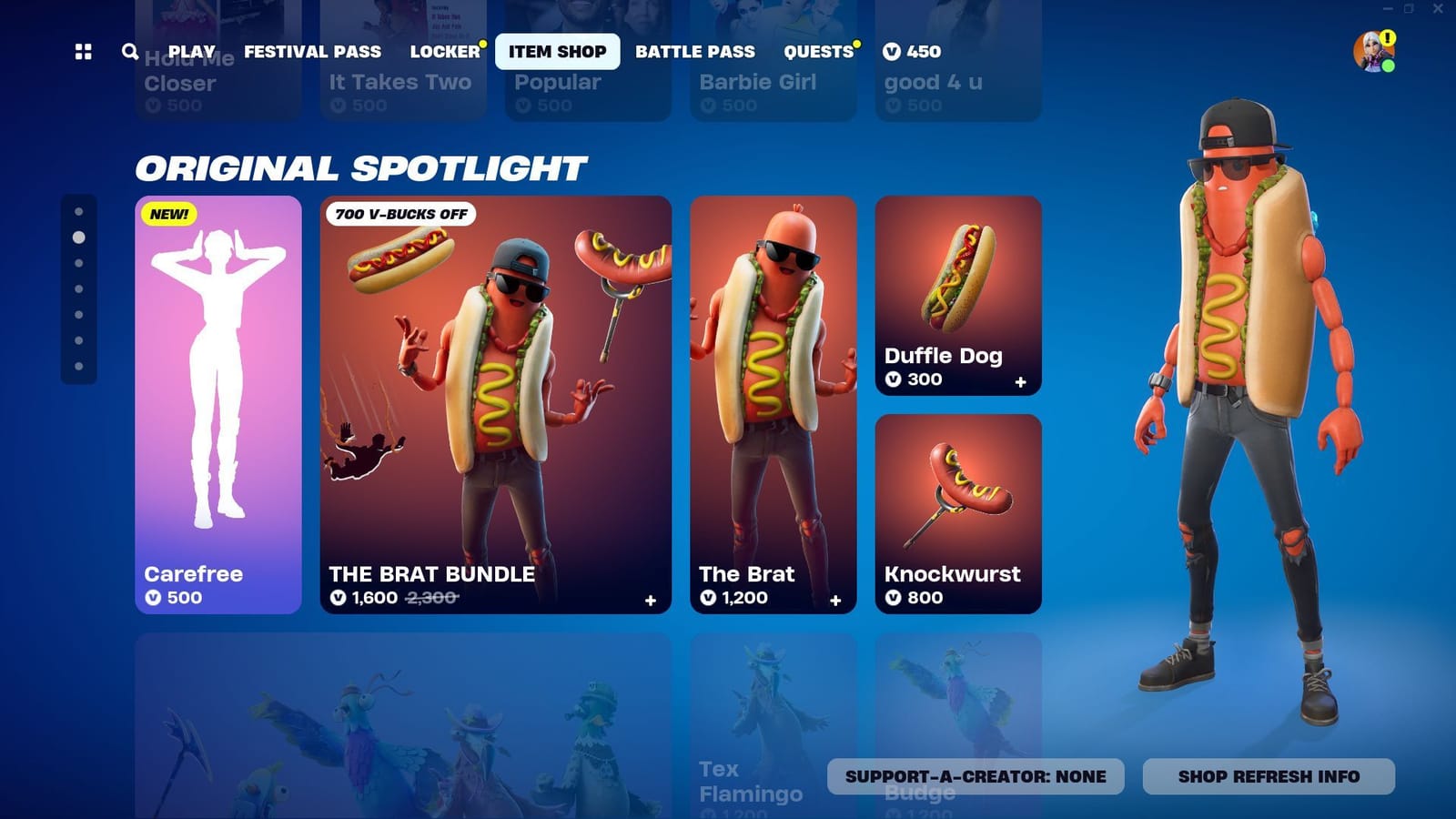
Task: Click the grid menu icon top-left
Action: coord(83,52)
